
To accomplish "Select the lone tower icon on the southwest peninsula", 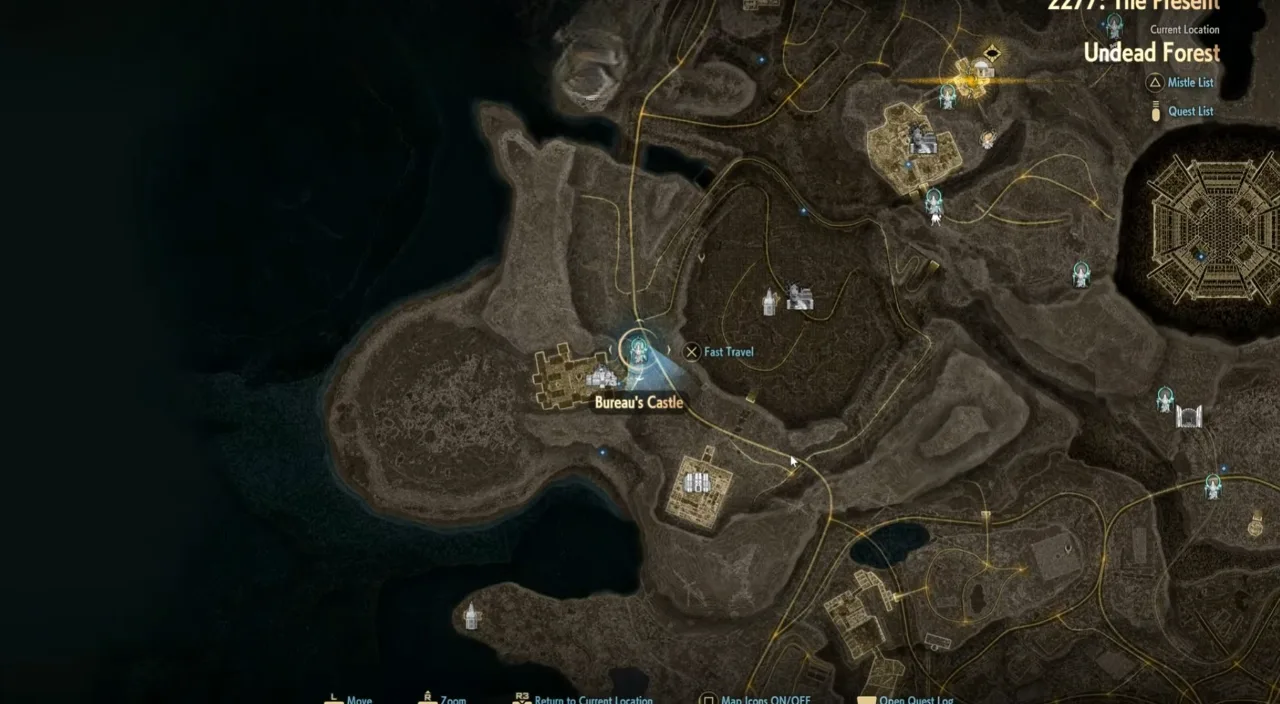I will (x=471, y=617).
